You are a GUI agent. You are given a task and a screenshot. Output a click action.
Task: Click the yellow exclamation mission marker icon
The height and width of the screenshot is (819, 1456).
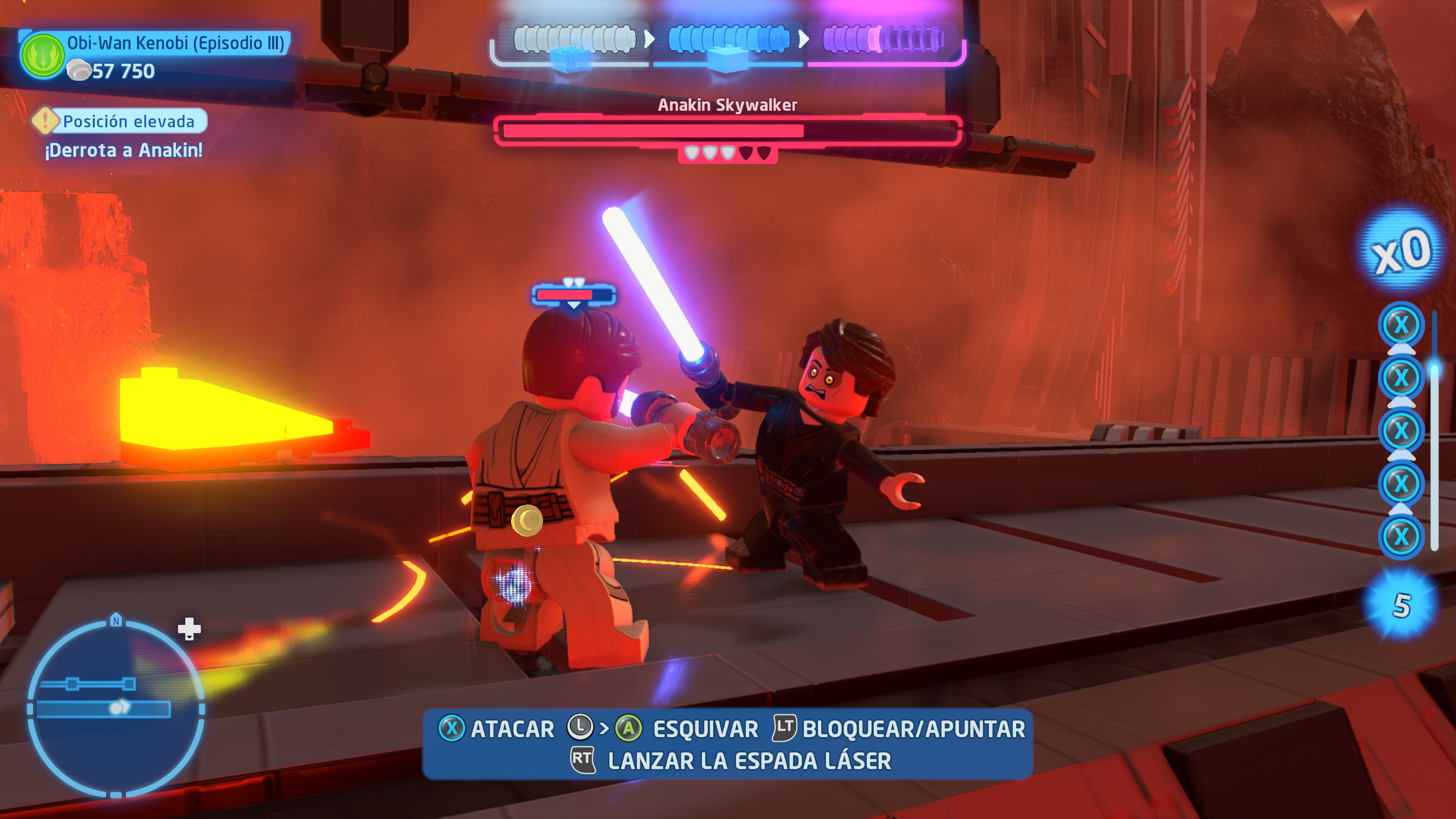click(45, 121)
